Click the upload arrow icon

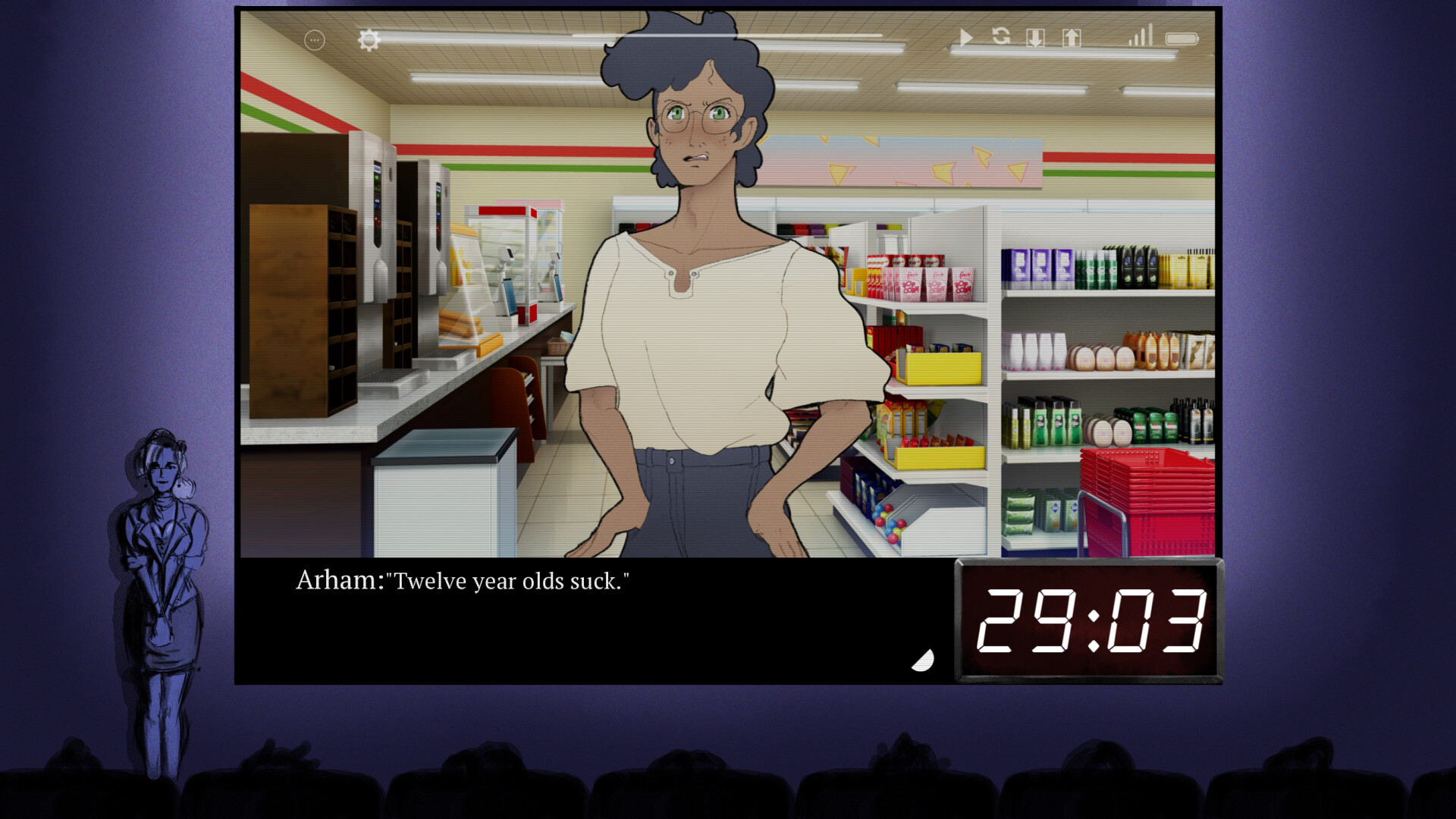pyautogui.click(x=1072, y=38)
